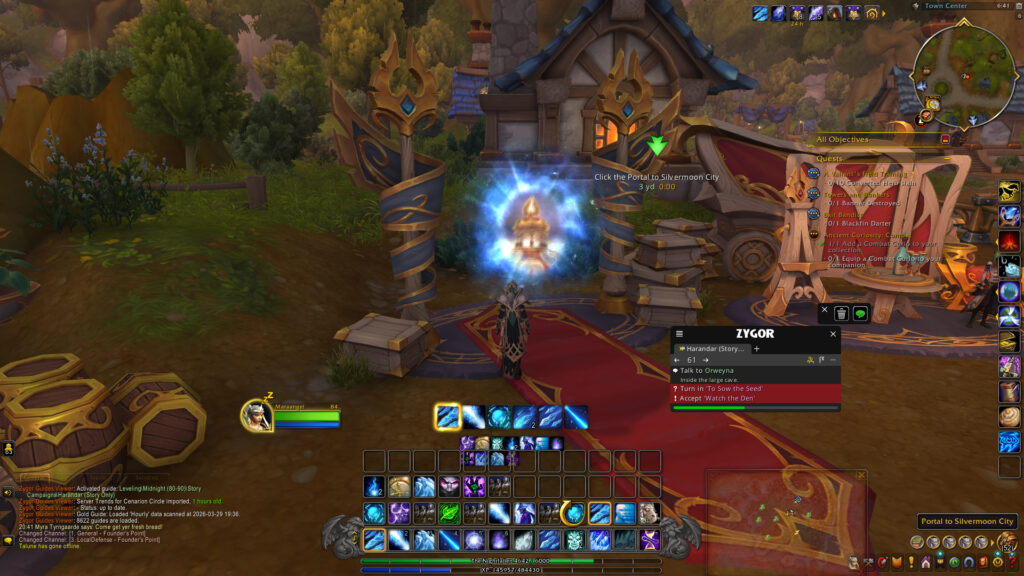This screenshot has width=1024, height=576.
Task: Minimize the All Objectives tracker
Action: click(x=945, y=140)
